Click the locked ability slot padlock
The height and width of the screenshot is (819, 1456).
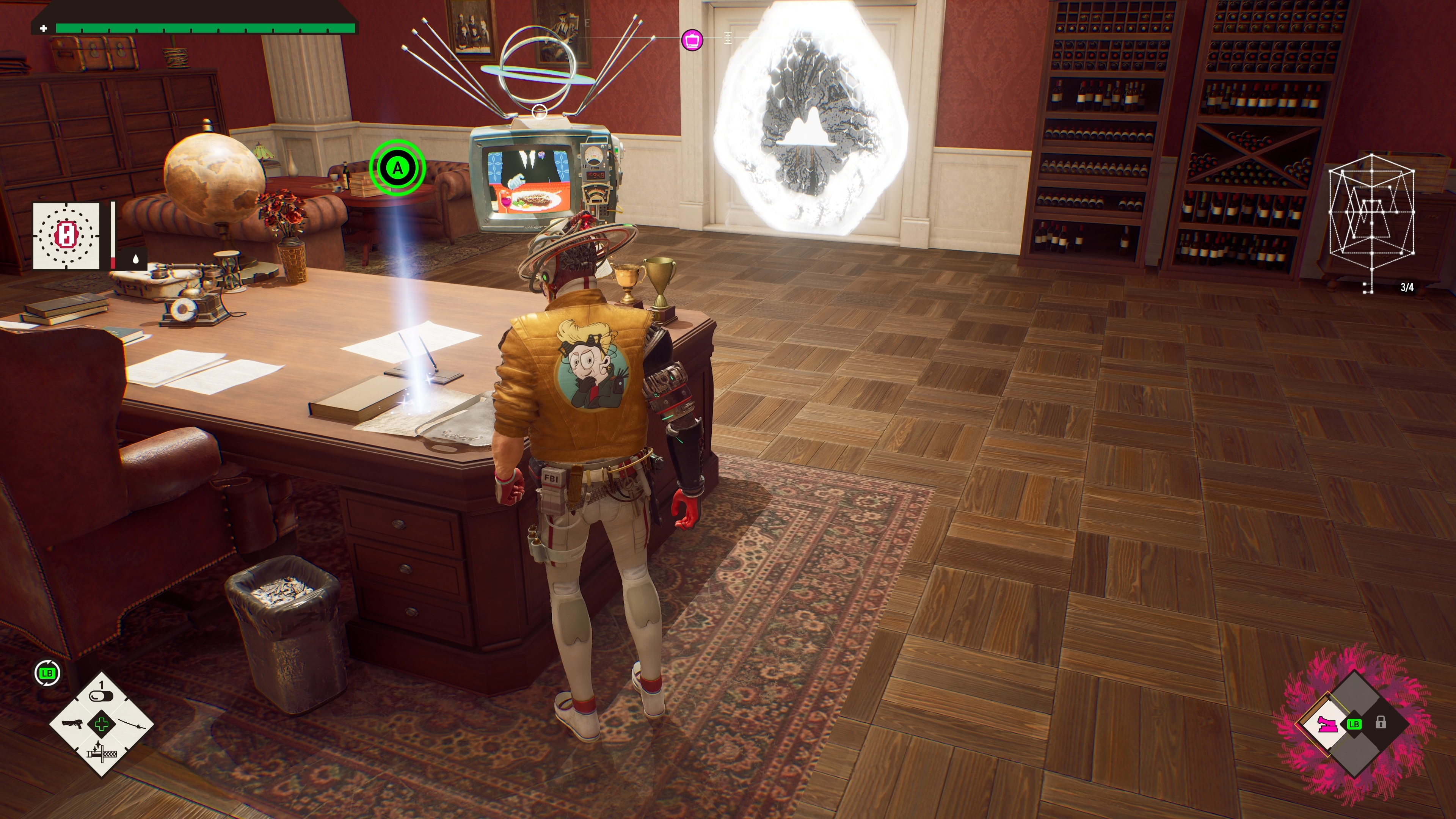pyautogui.click(x=1381, y=722)
